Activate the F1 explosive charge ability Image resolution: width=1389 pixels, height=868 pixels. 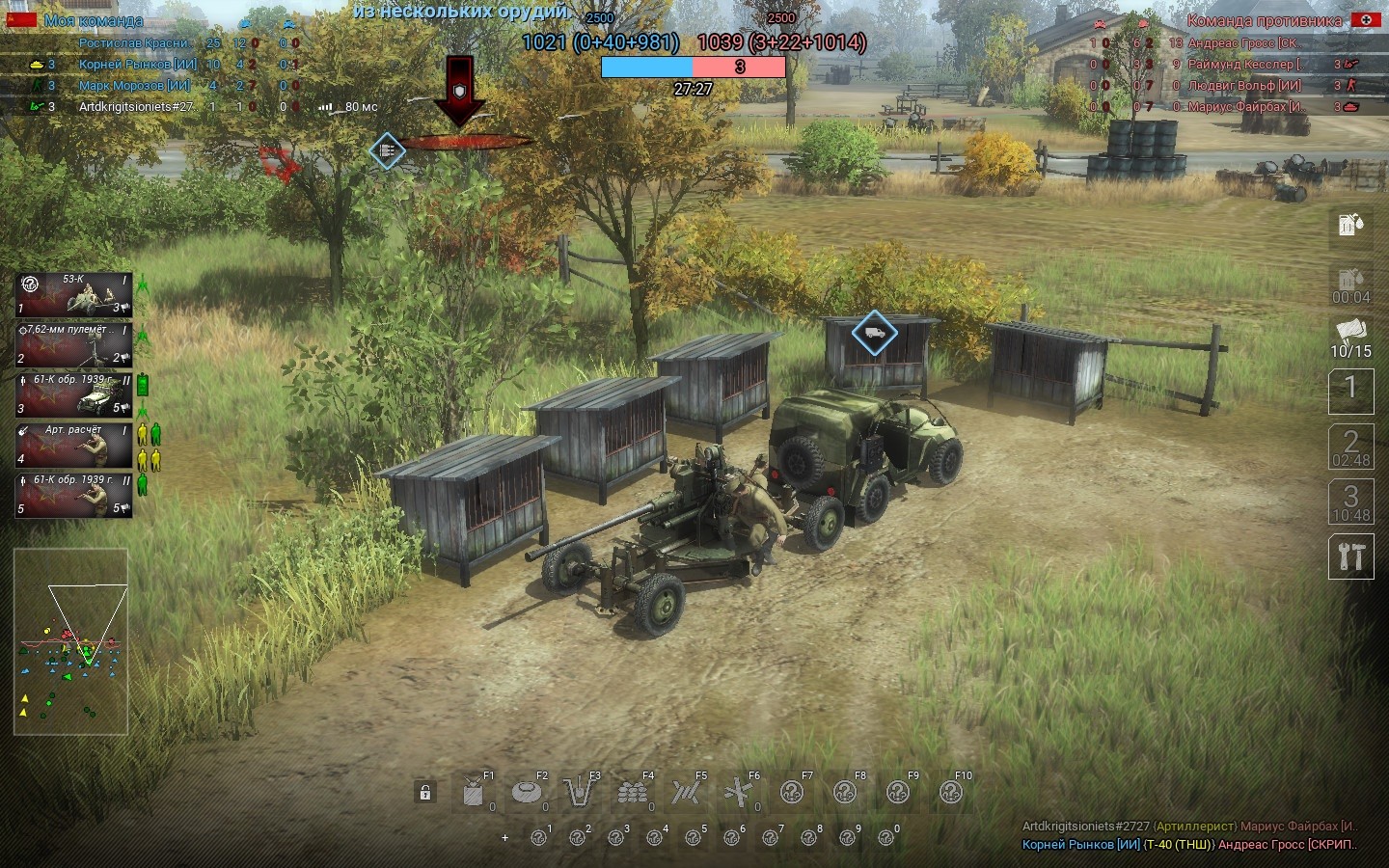pos(474,793)
